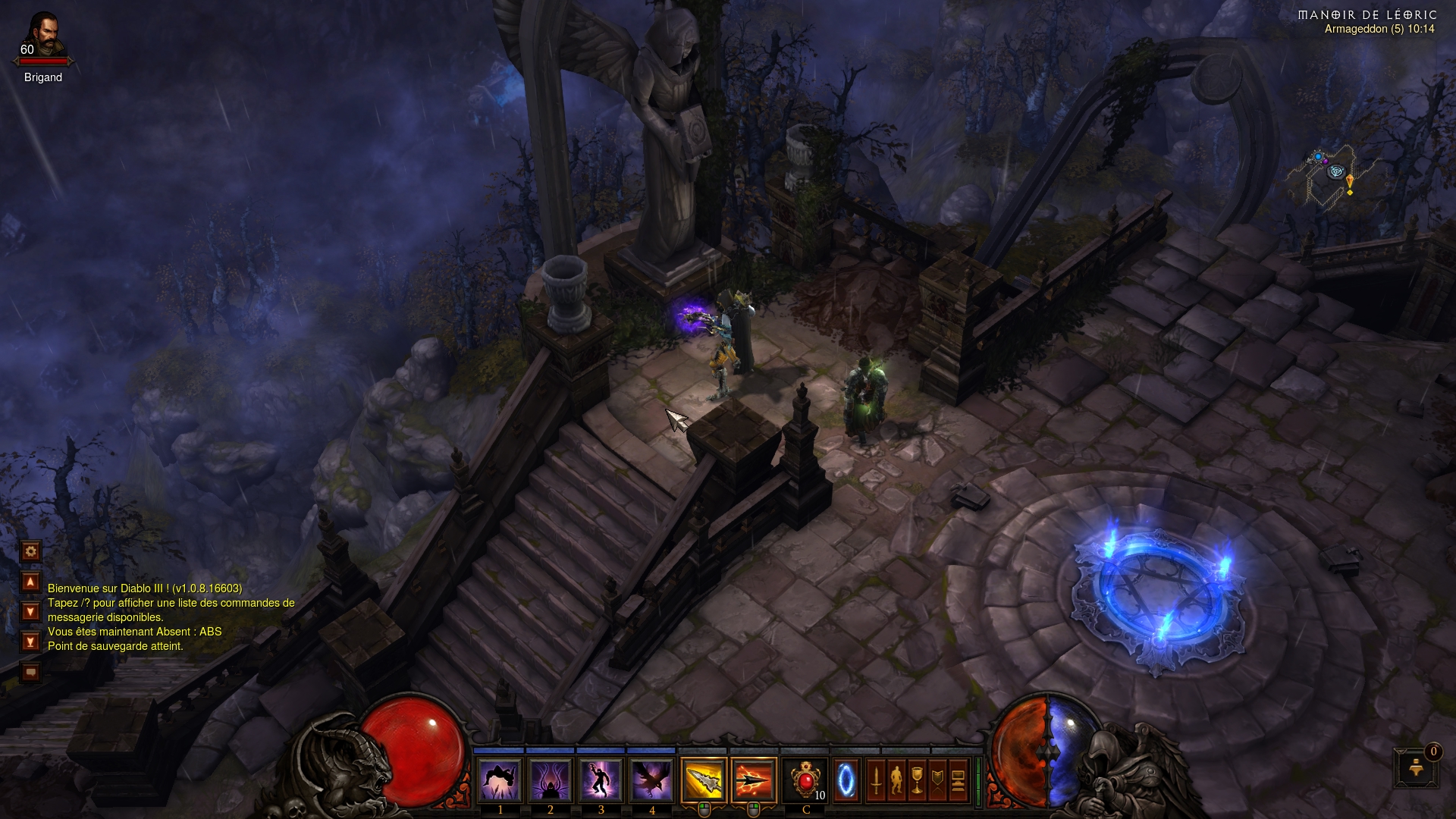Use the shadowy hooded figure skill in slot 2

(550, 780)
